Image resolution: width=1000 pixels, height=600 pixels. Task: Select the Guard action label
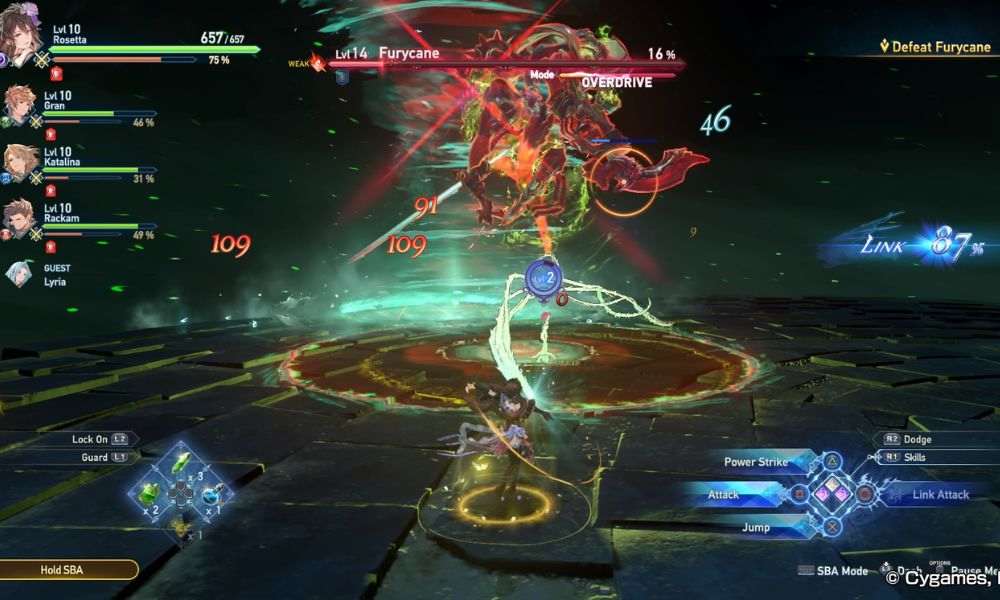pyautogui.click(x=96, y=457)
